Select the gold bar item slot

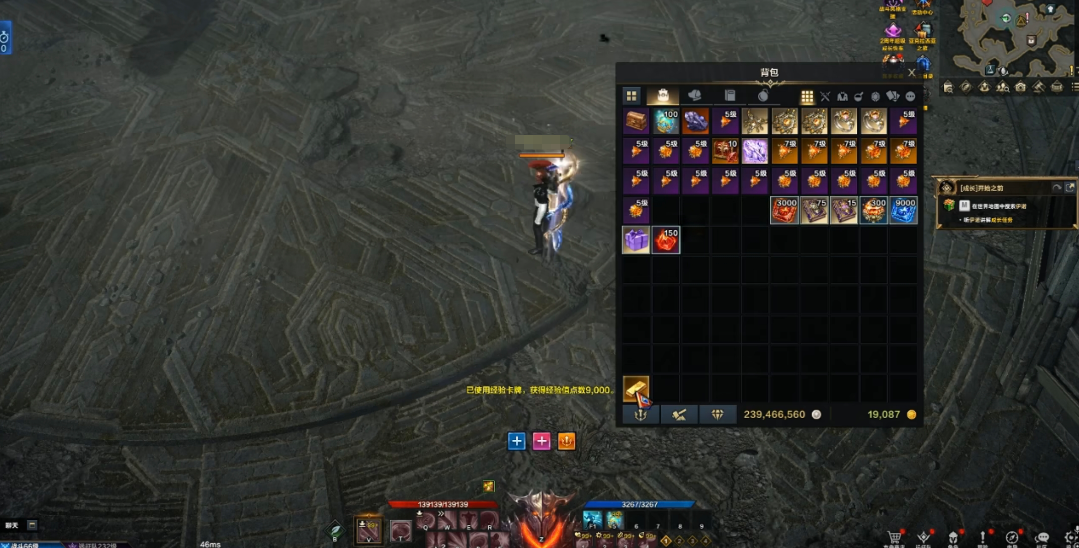click(636, 388)
